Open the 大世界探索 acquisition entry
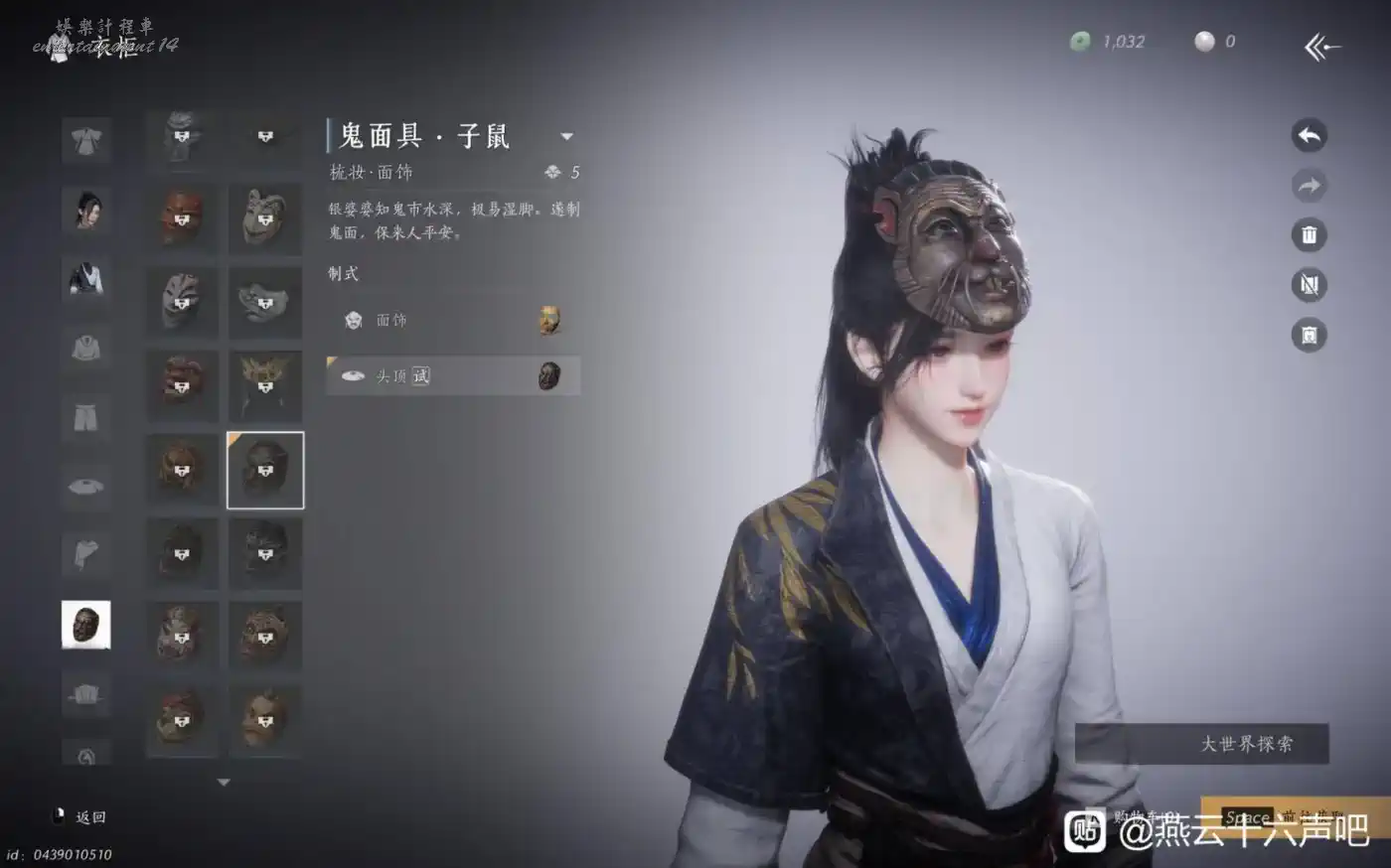 tap(1201, 743)
